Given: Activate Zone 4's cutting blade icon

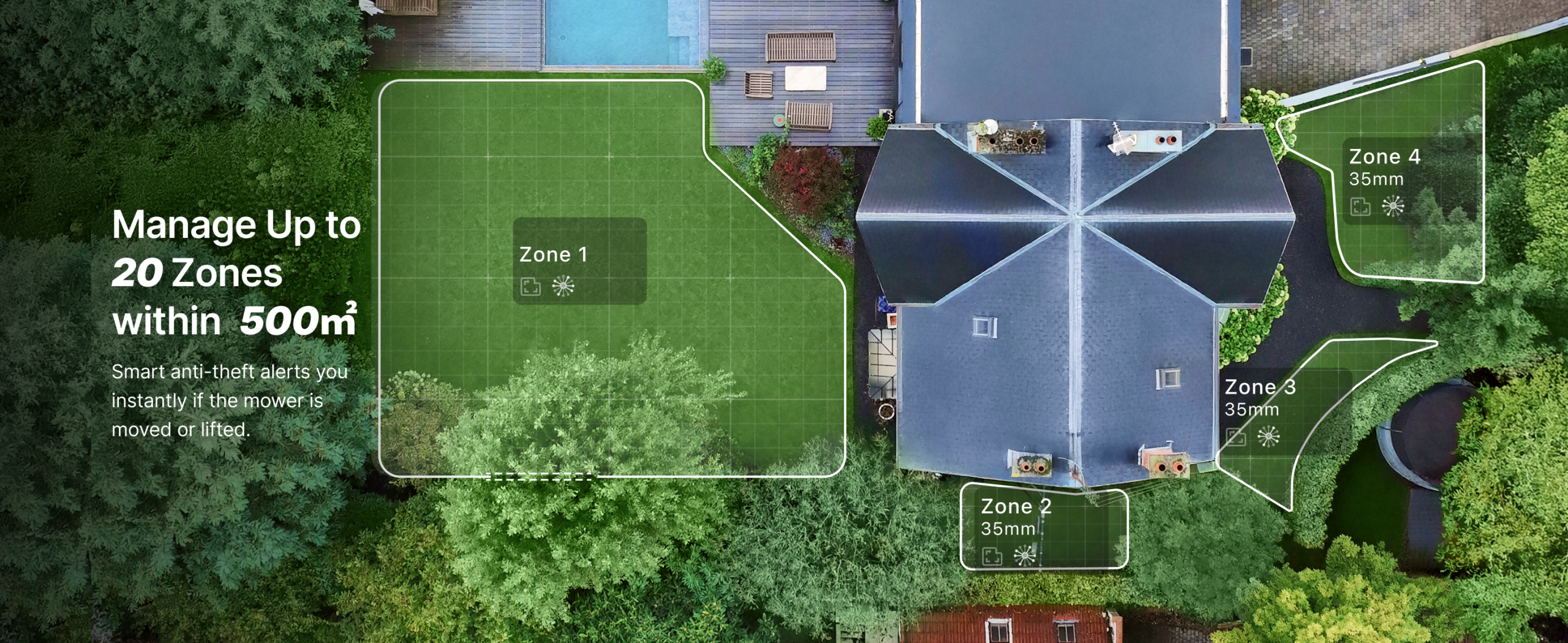Looking at the screenshot, I should (x=1393, y=207).
